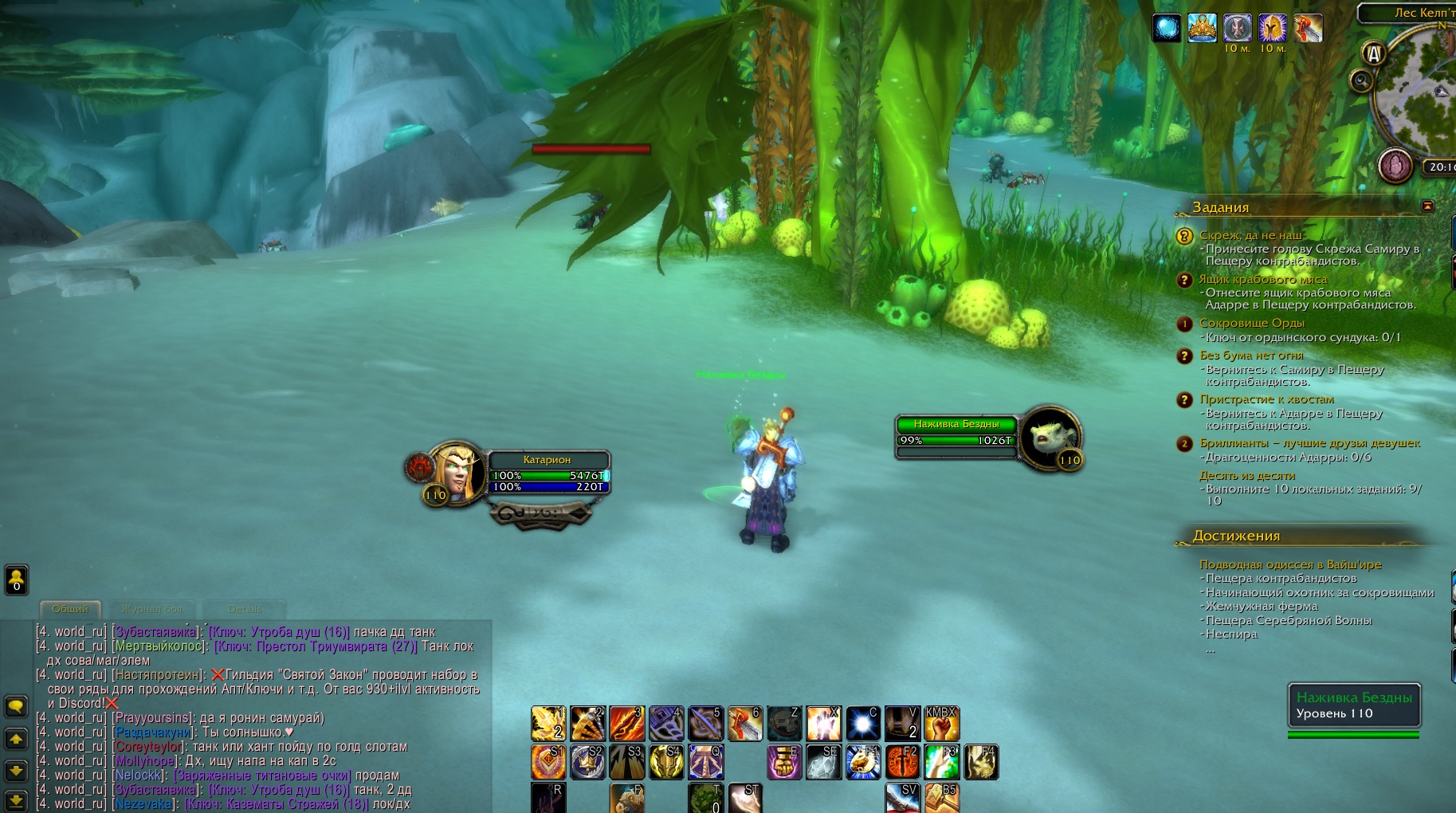This screenshot has height=813, width=1456.
Task: Click the blue crown buff icon
Action: pos(1202,29)
